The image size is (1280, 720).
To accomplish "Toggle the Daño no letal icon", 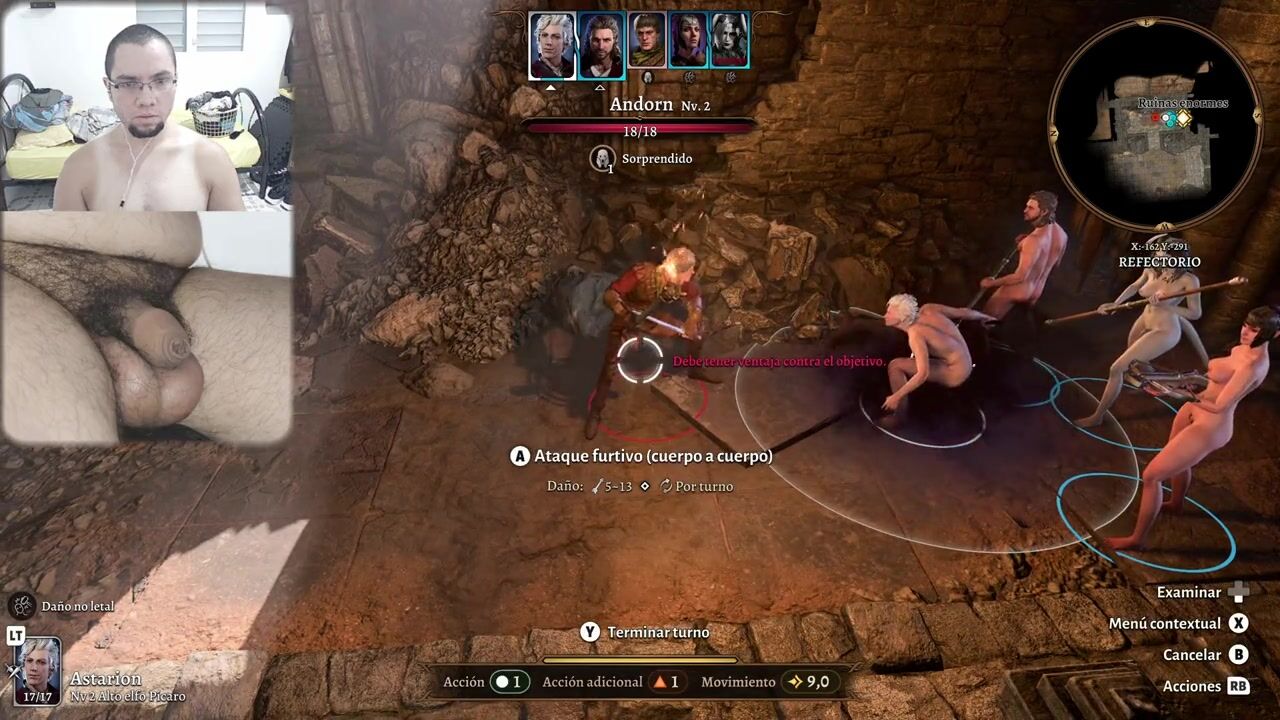I will (22, 605).
